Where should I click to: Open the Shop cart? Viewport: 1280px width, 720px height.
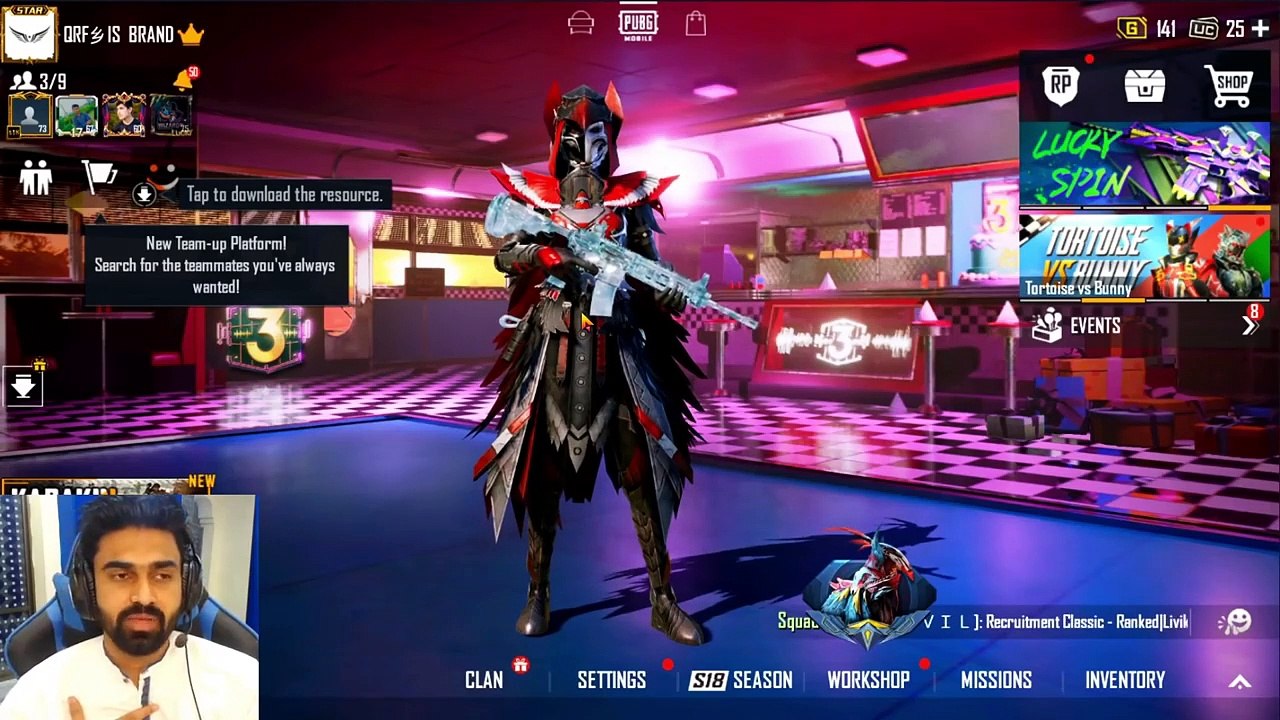pyautogui.click(x=1231, y=86)
